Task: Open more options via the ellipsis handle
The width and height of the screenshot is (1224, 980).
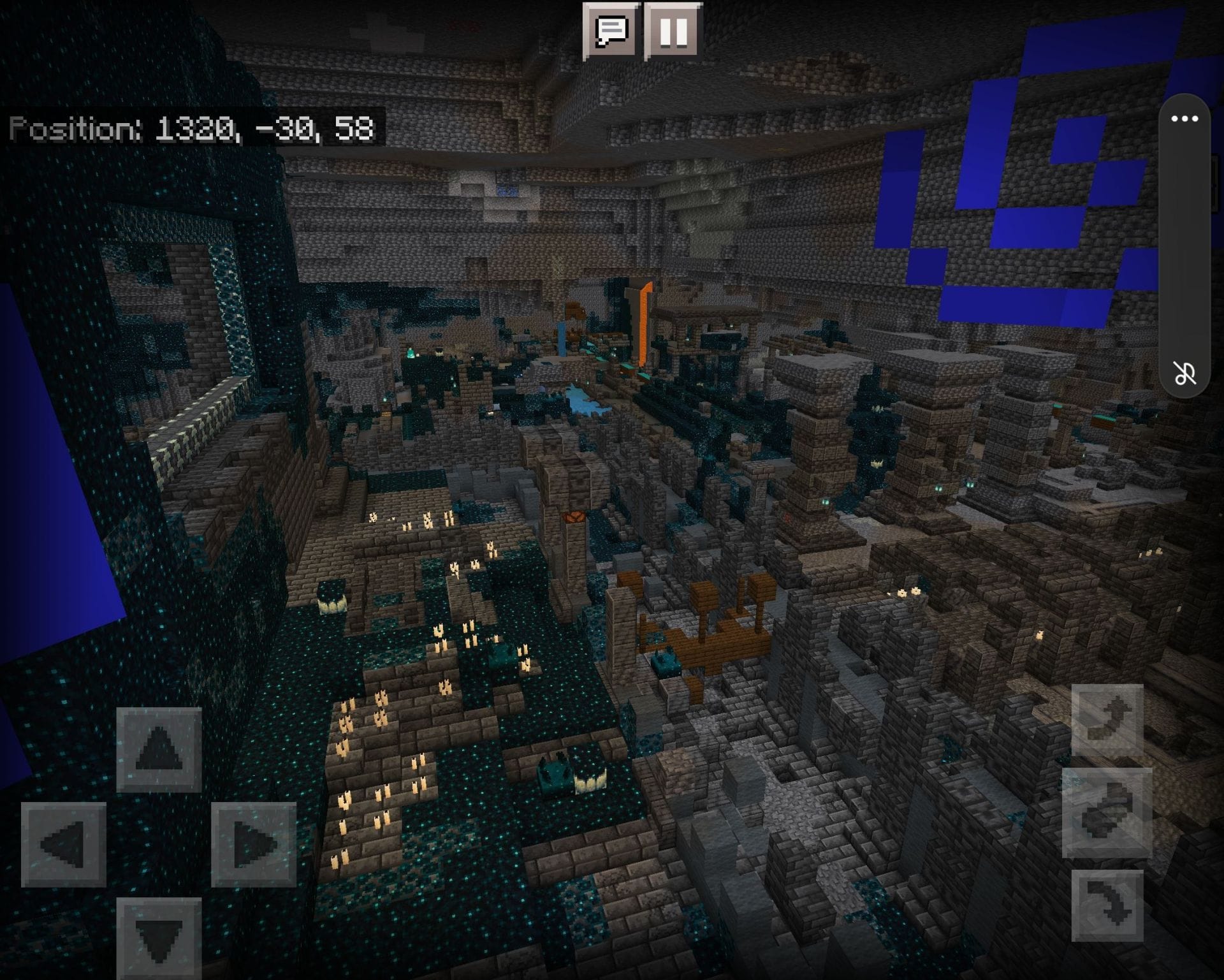Action: (x=1184, y=118)
